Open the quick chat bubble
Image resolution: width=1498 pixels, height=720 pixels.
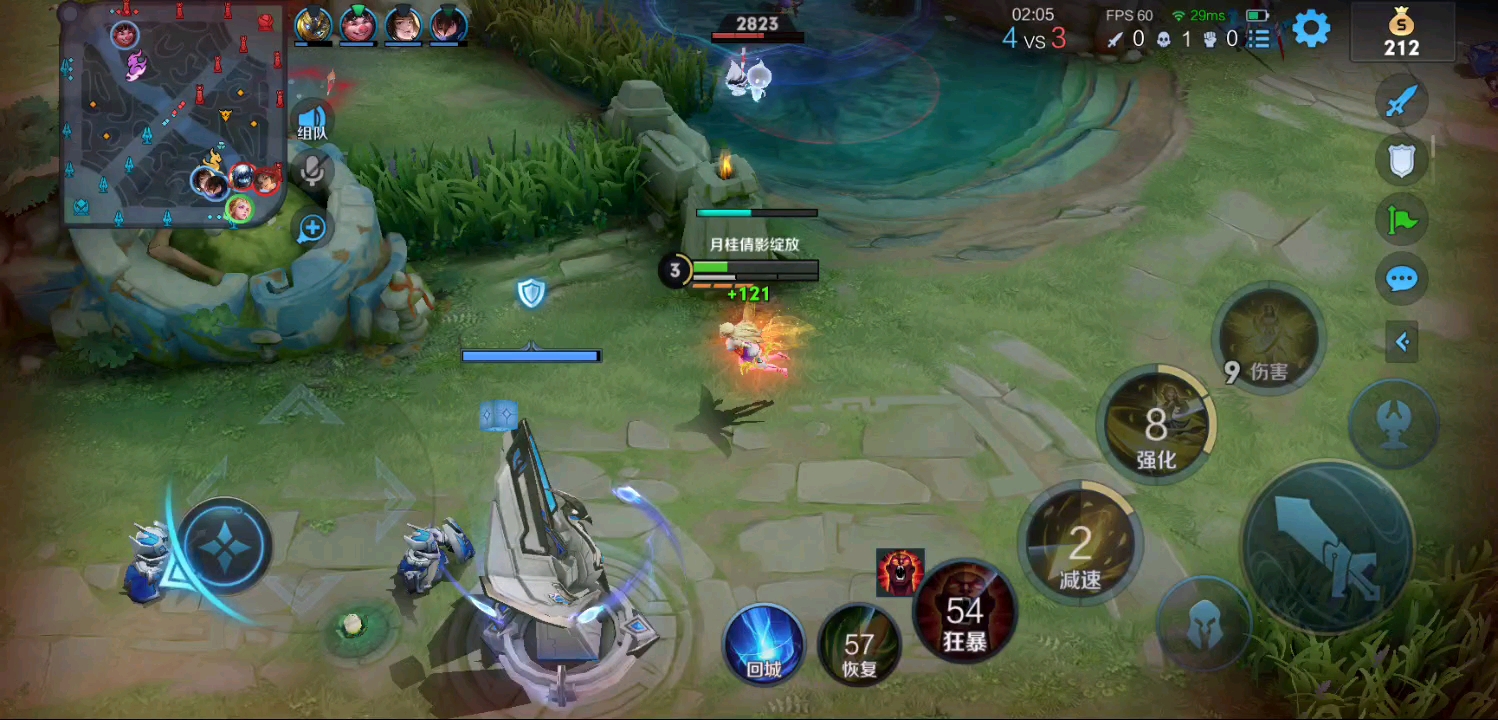pos(1401,279)
